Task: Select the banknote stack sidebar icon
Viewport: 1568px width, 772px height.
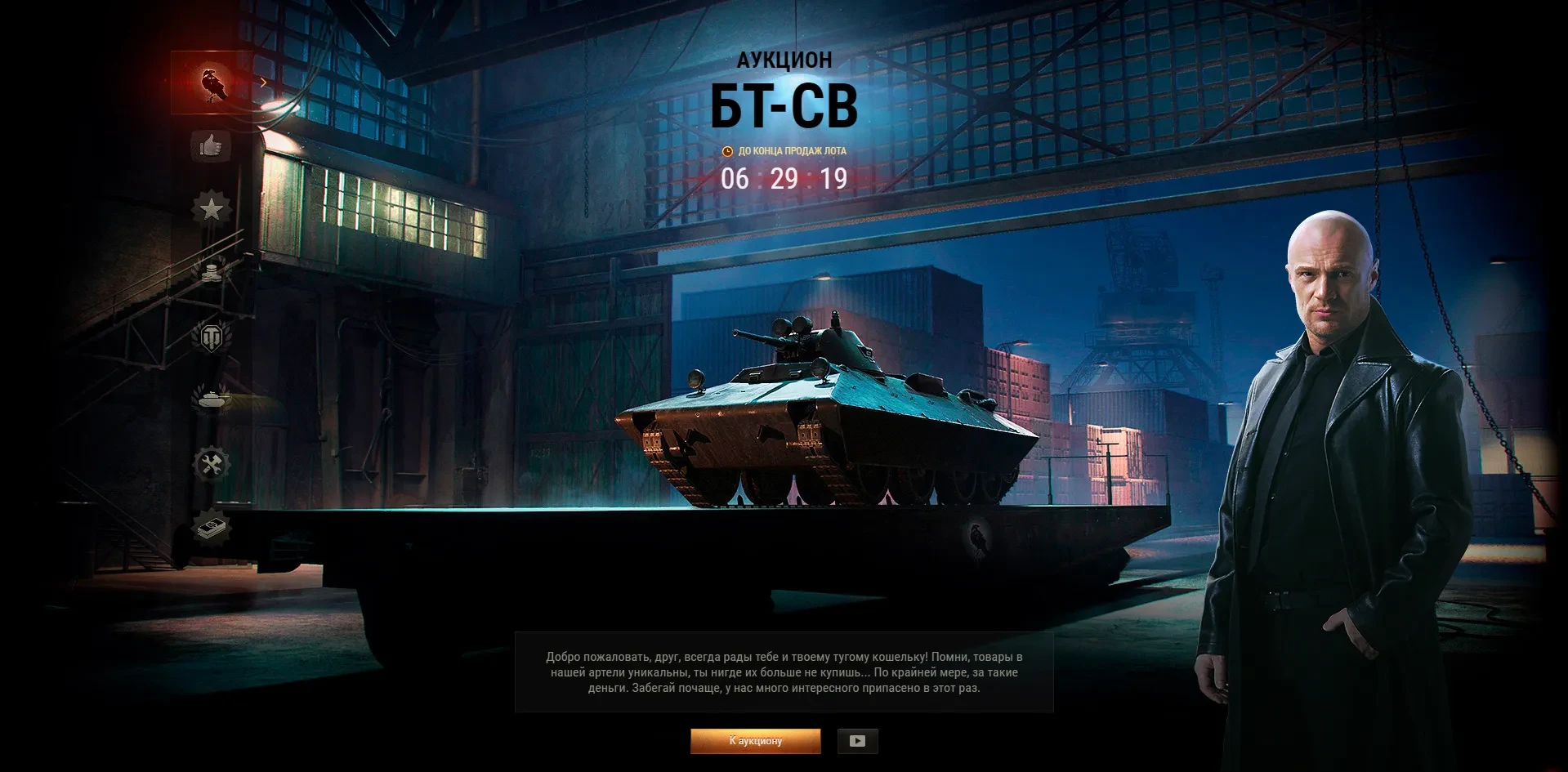Action: click(211, 529)
